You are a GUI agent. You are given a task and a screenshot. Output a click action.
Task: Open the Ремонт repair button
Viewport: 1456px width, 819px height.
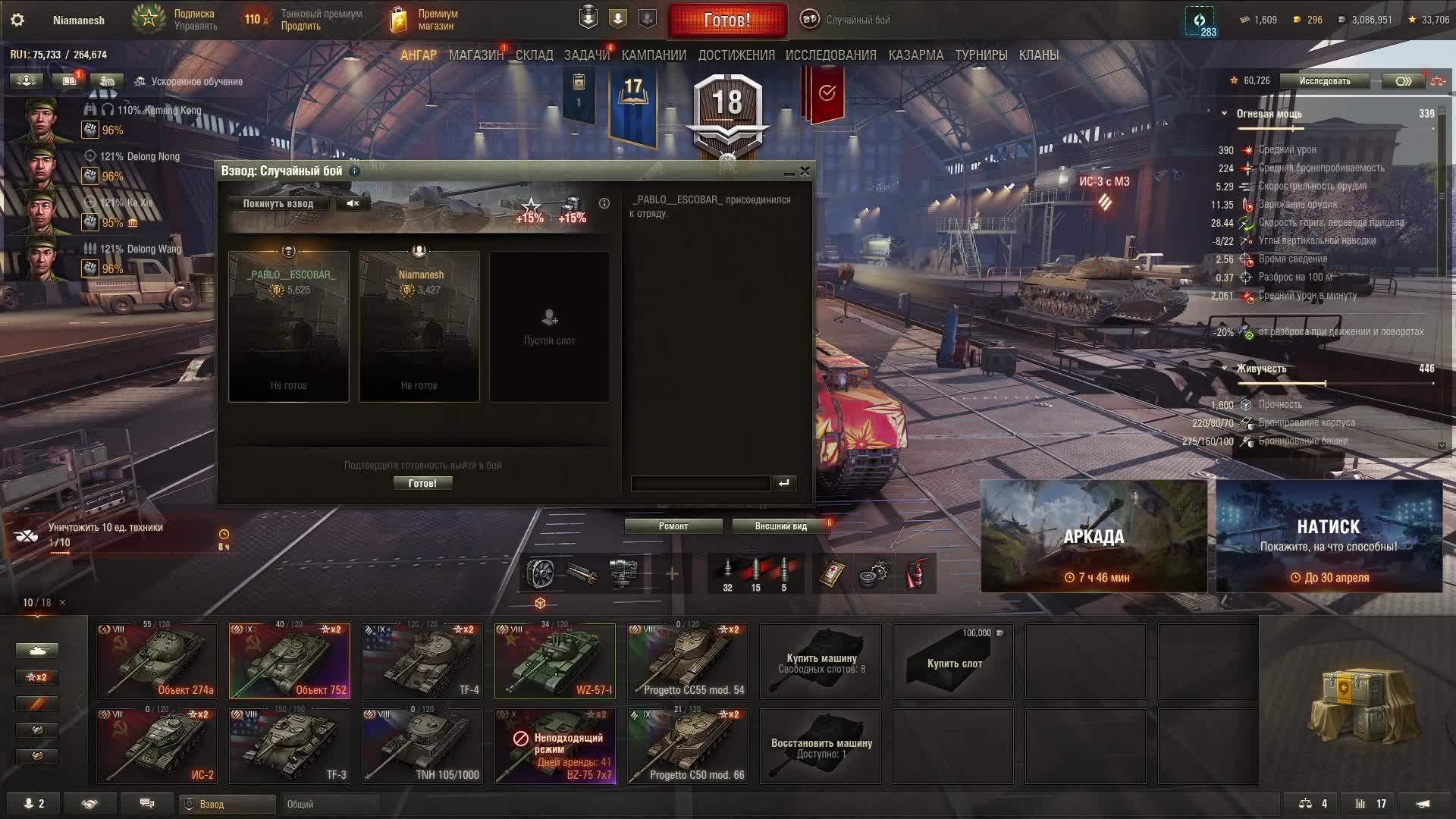pos(673,526)
